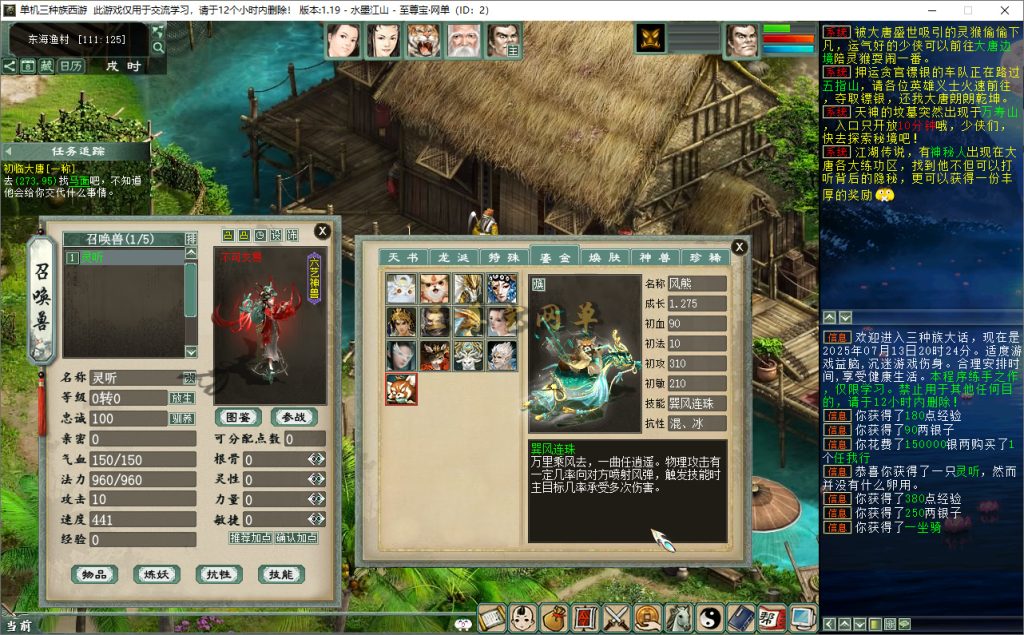Send the pet to battle with 参战
The height and width of the screenshot is (635, 1024).
pyautogui.click(x=293, y=417)
